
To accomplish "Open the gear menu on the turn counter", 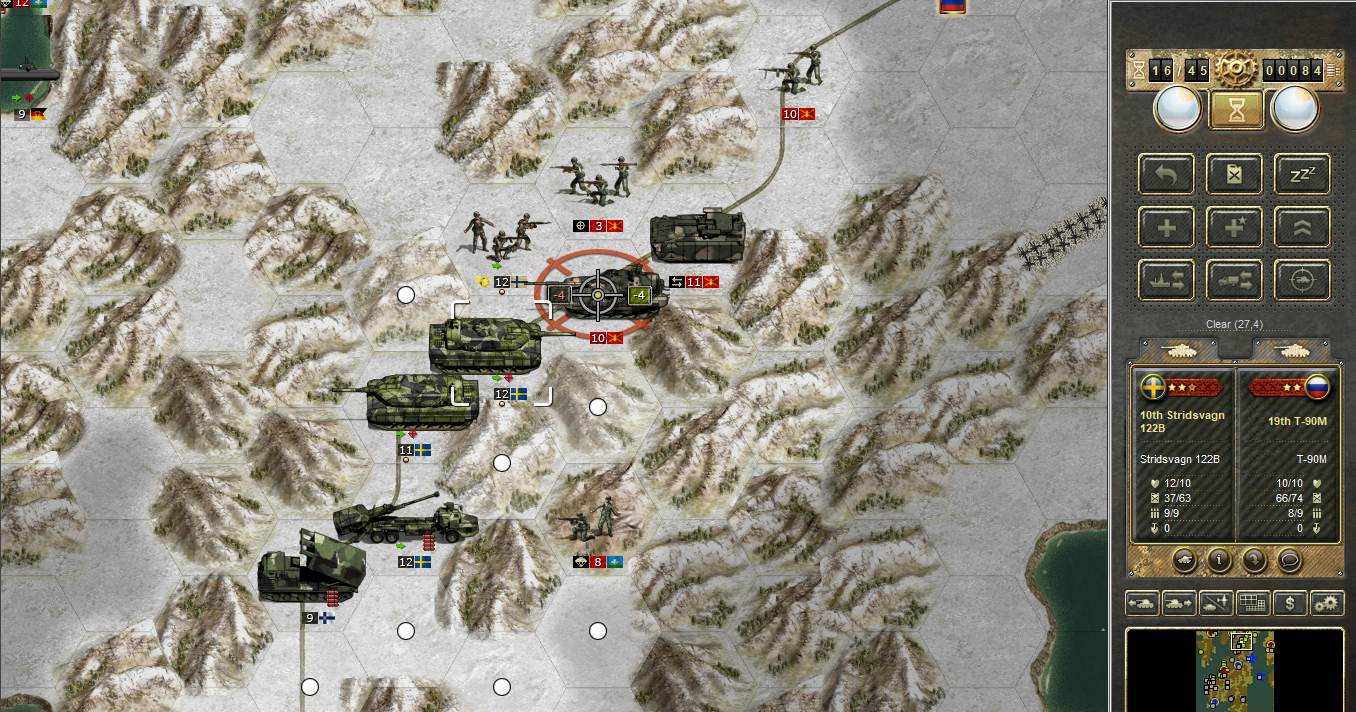I will pyautogui.click(x=1235, y=69).
